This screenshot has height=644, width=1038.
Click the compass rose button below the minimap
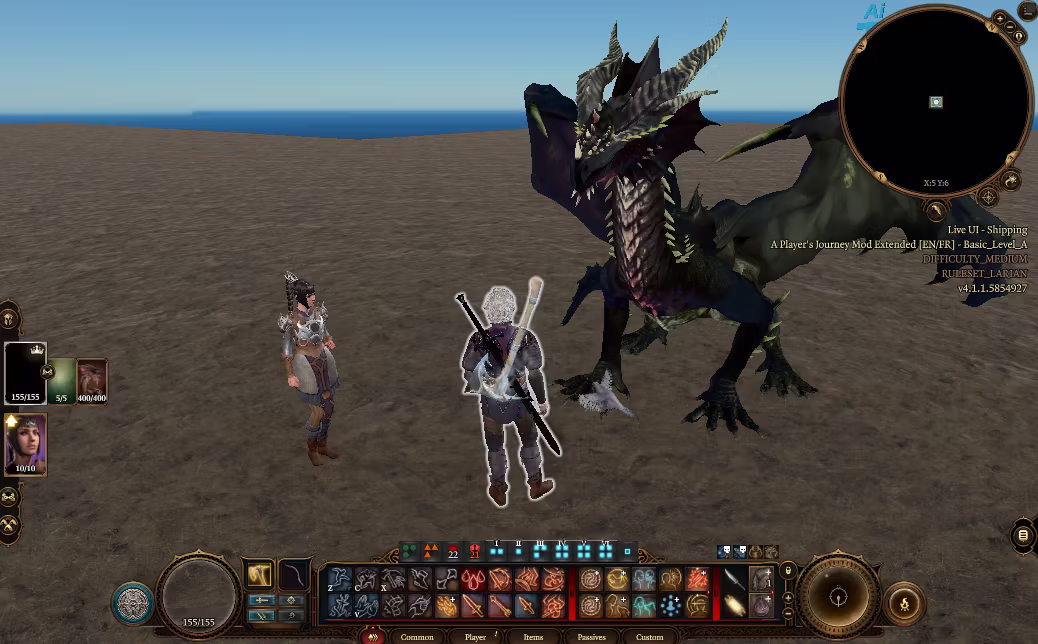987,197
